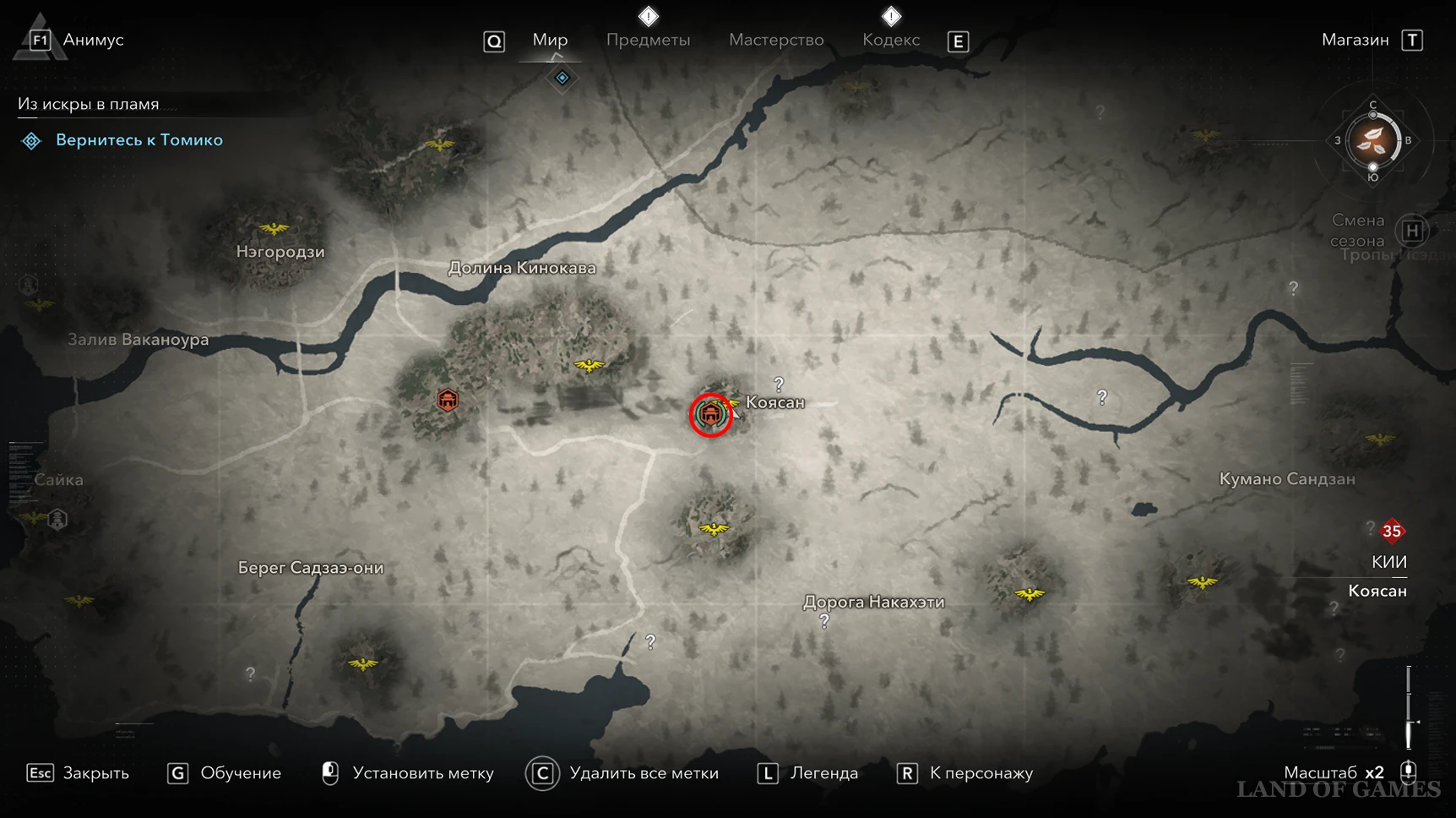Select the blue quest diamond marker below Мир
Screen dimensions: 1456x818
click(x=562, y=78)
